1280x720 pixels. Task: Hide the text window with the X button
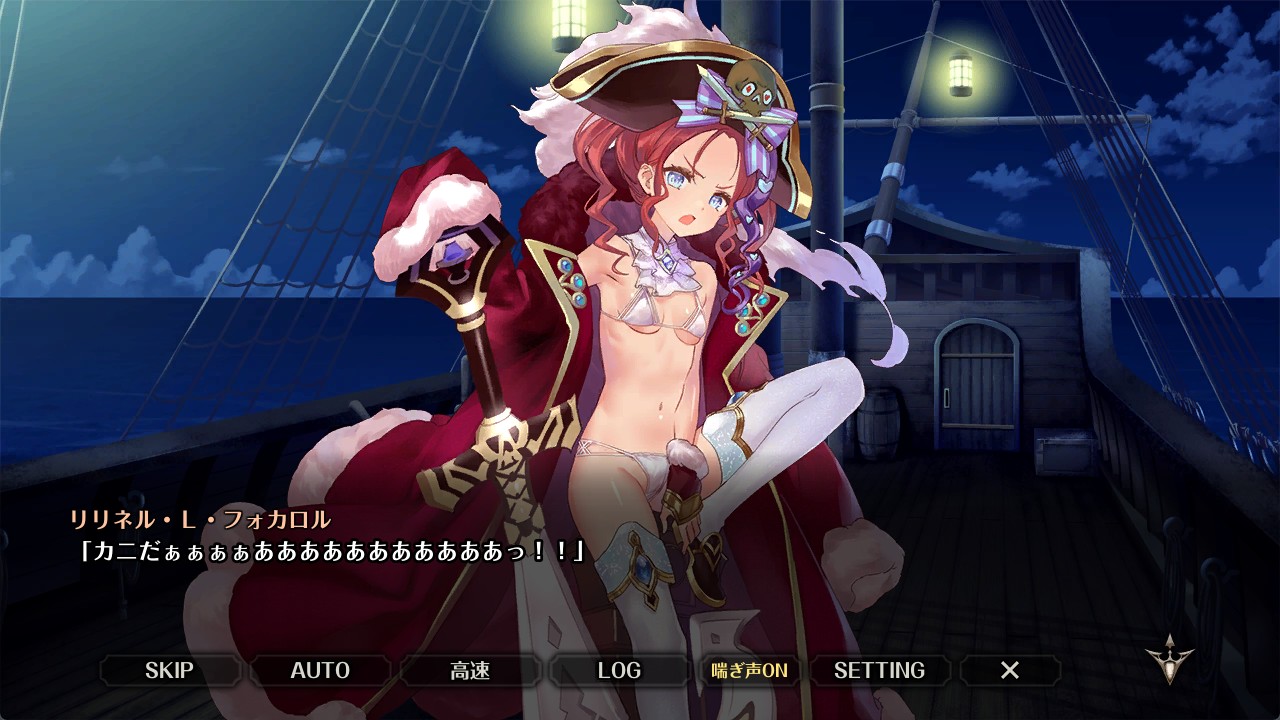click(x=1010, y=670)
